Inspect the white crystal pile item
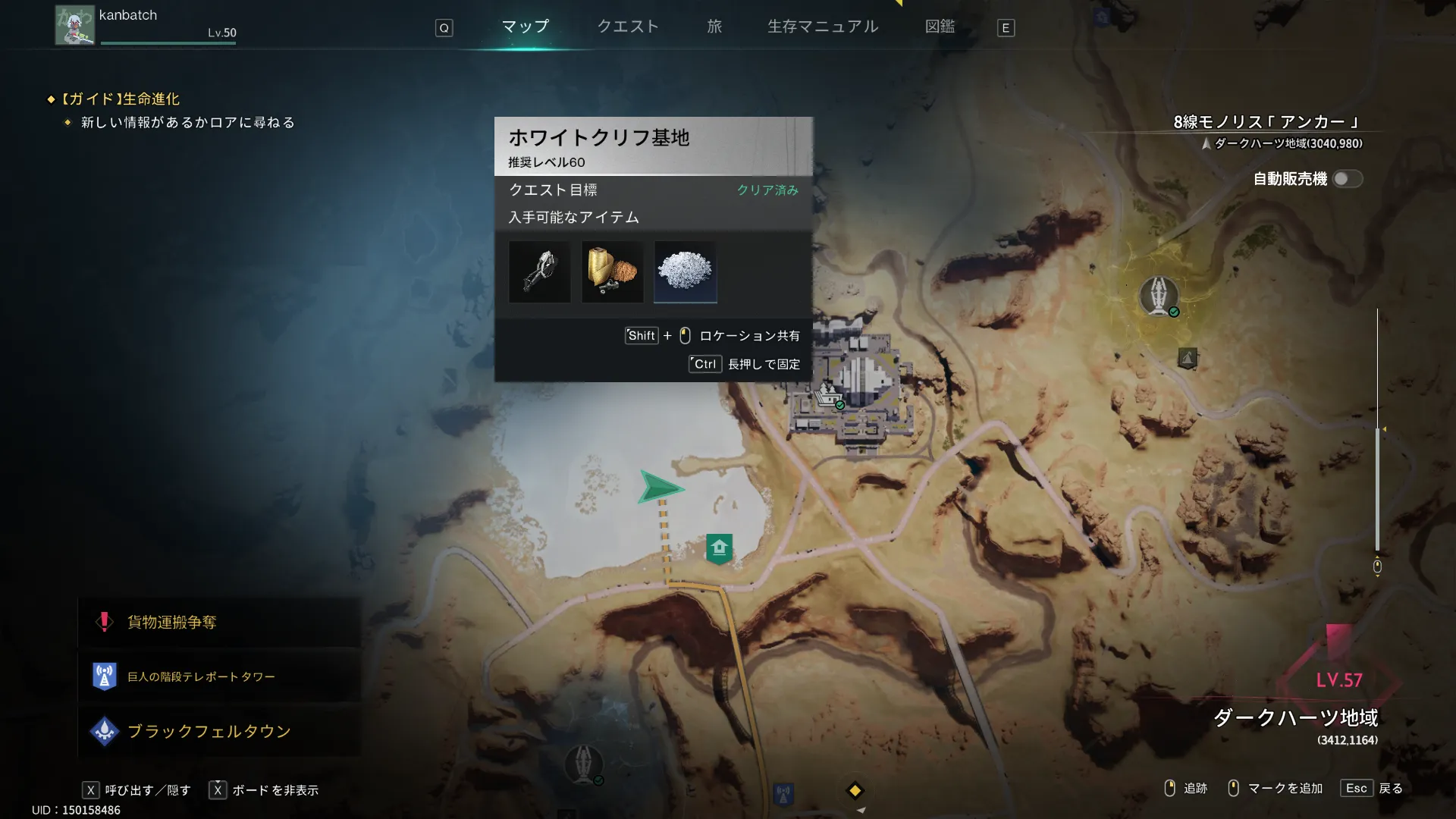Screen dimensions: 1456x819 pyautogui.click(x=685, y=271)
